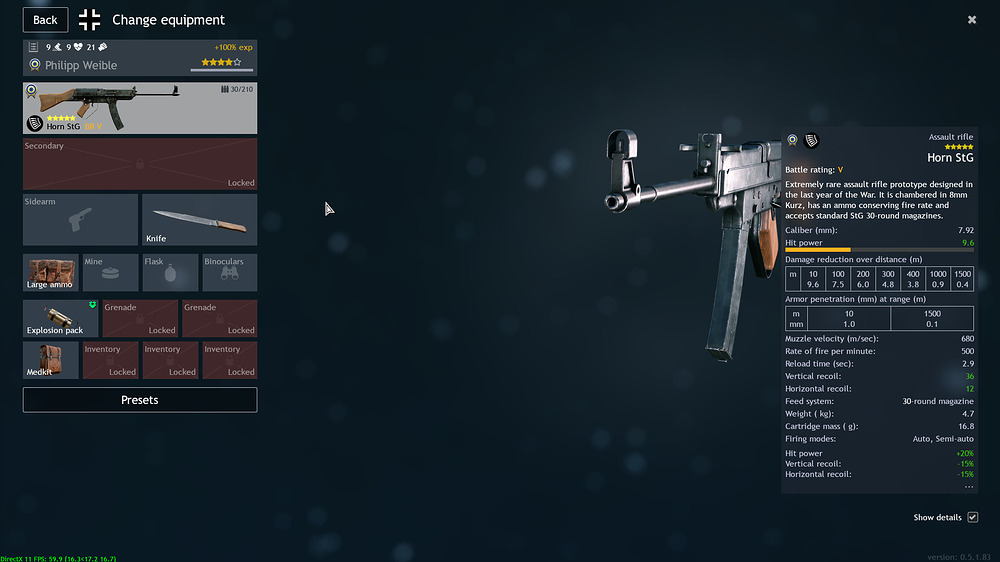Select the Medkit inventory slot
The height and width of the screenshot is (562, 1000).
51,360
